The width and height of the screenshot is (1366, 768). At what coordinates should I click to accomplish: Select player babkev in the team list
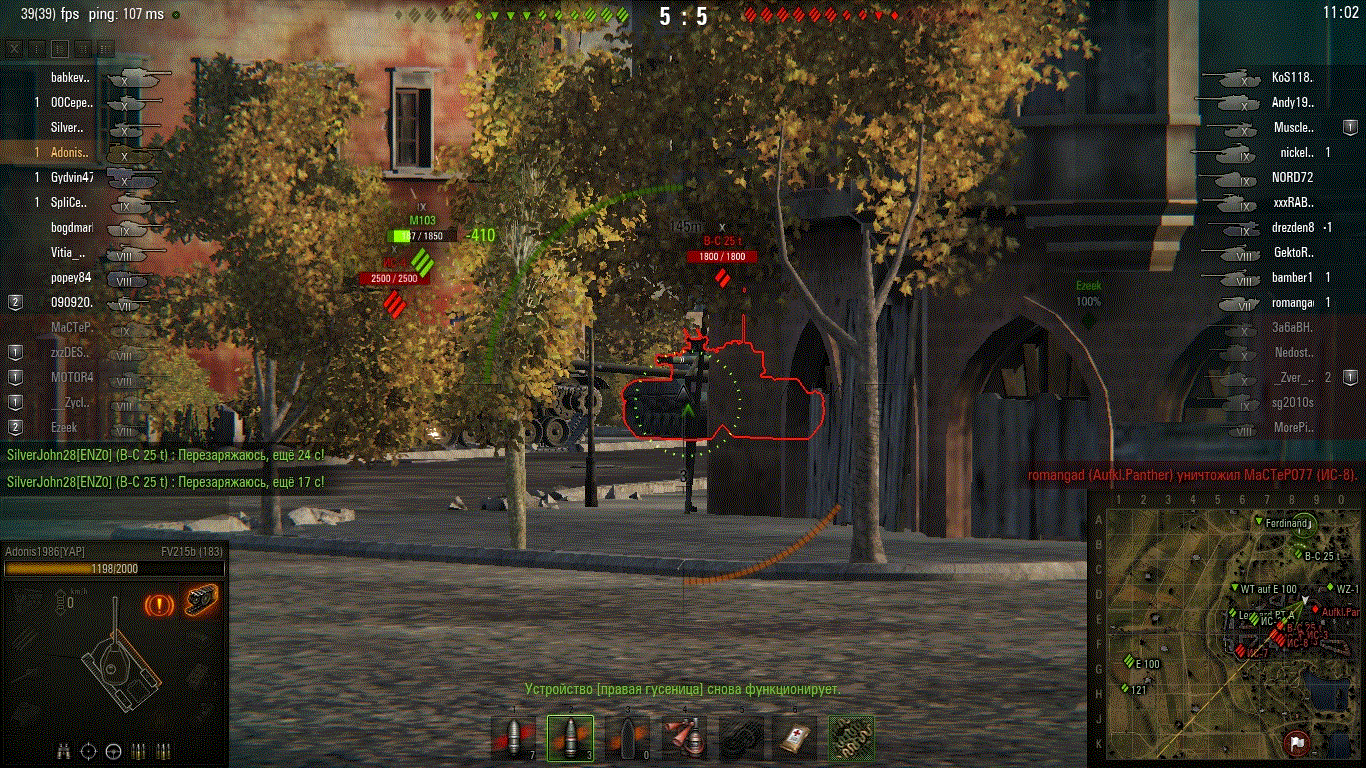coord(70,77)
